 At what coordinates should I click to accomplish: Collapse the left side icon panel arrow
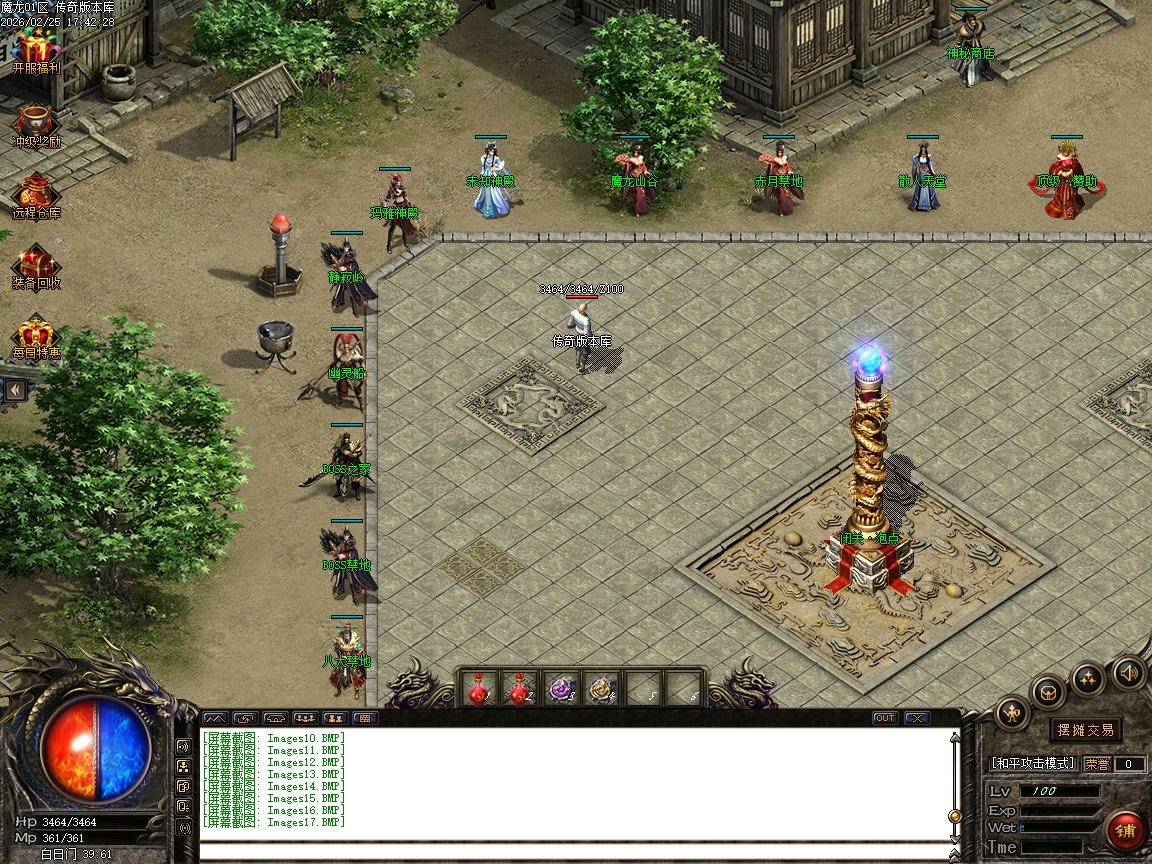(x=15, y=389)
